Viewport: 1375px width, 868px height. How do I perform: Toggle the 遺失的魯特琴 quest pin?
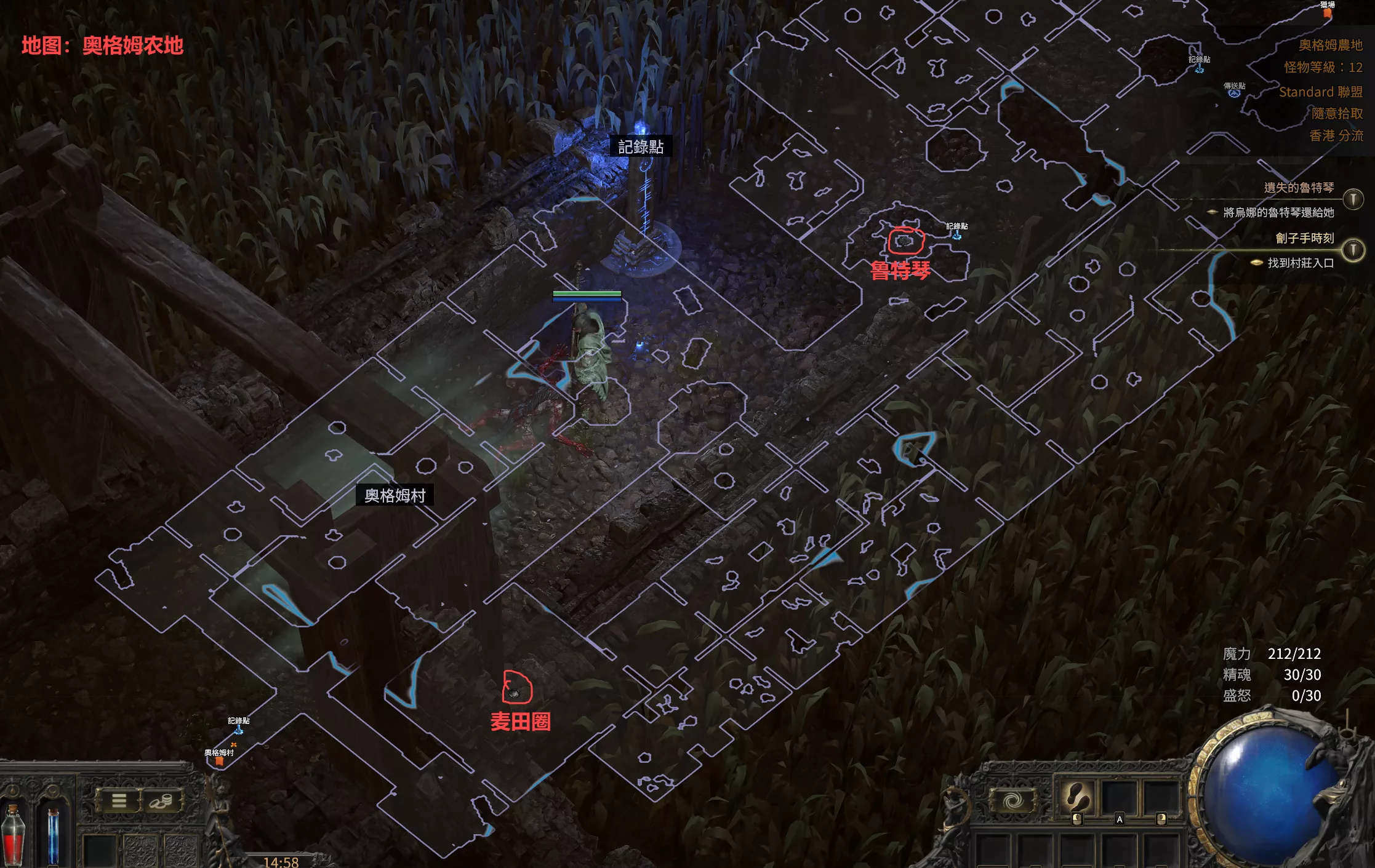(x=1353, y=199)
